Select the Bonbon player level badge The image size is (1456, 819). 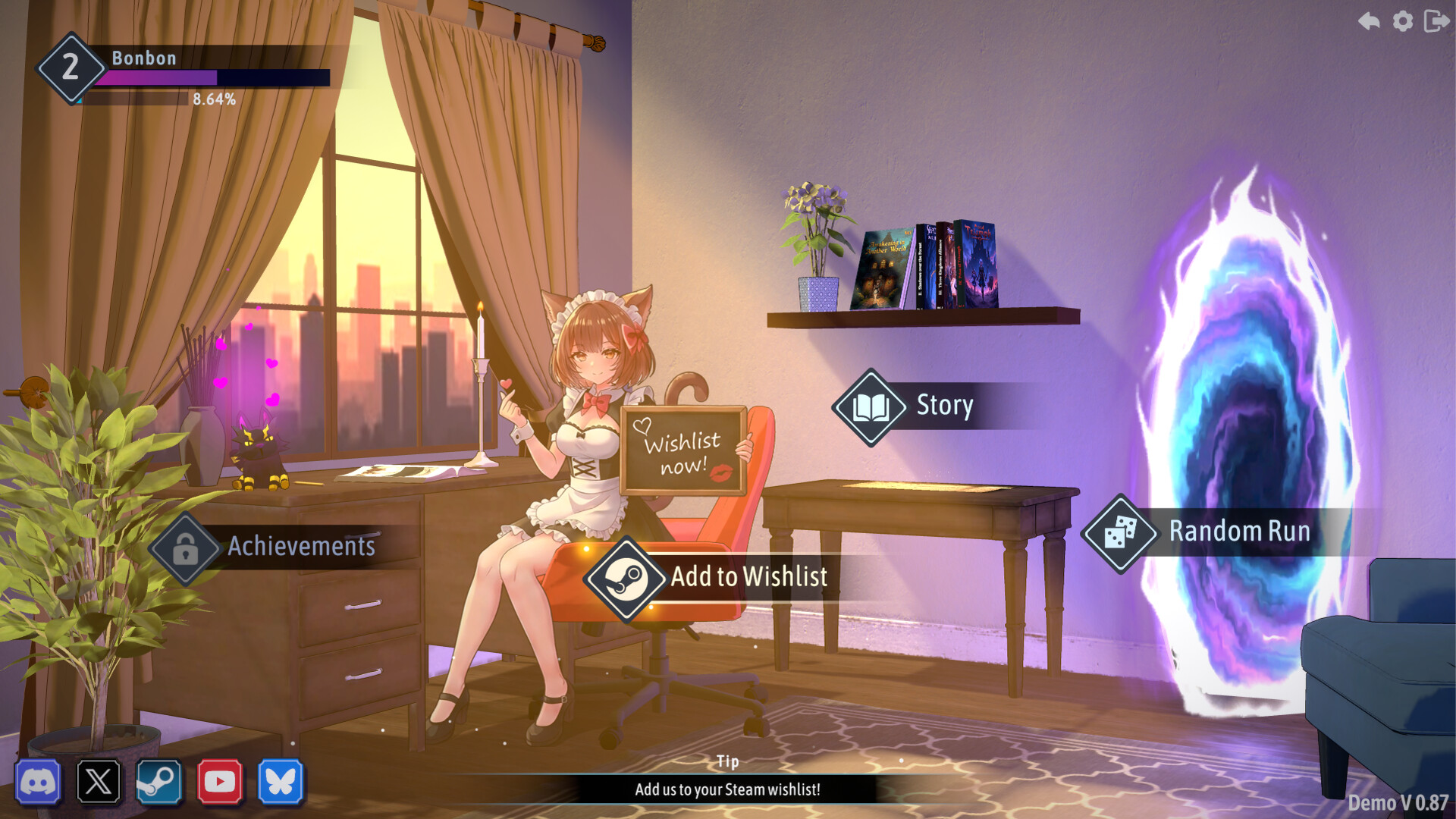[x=71, y=67]
